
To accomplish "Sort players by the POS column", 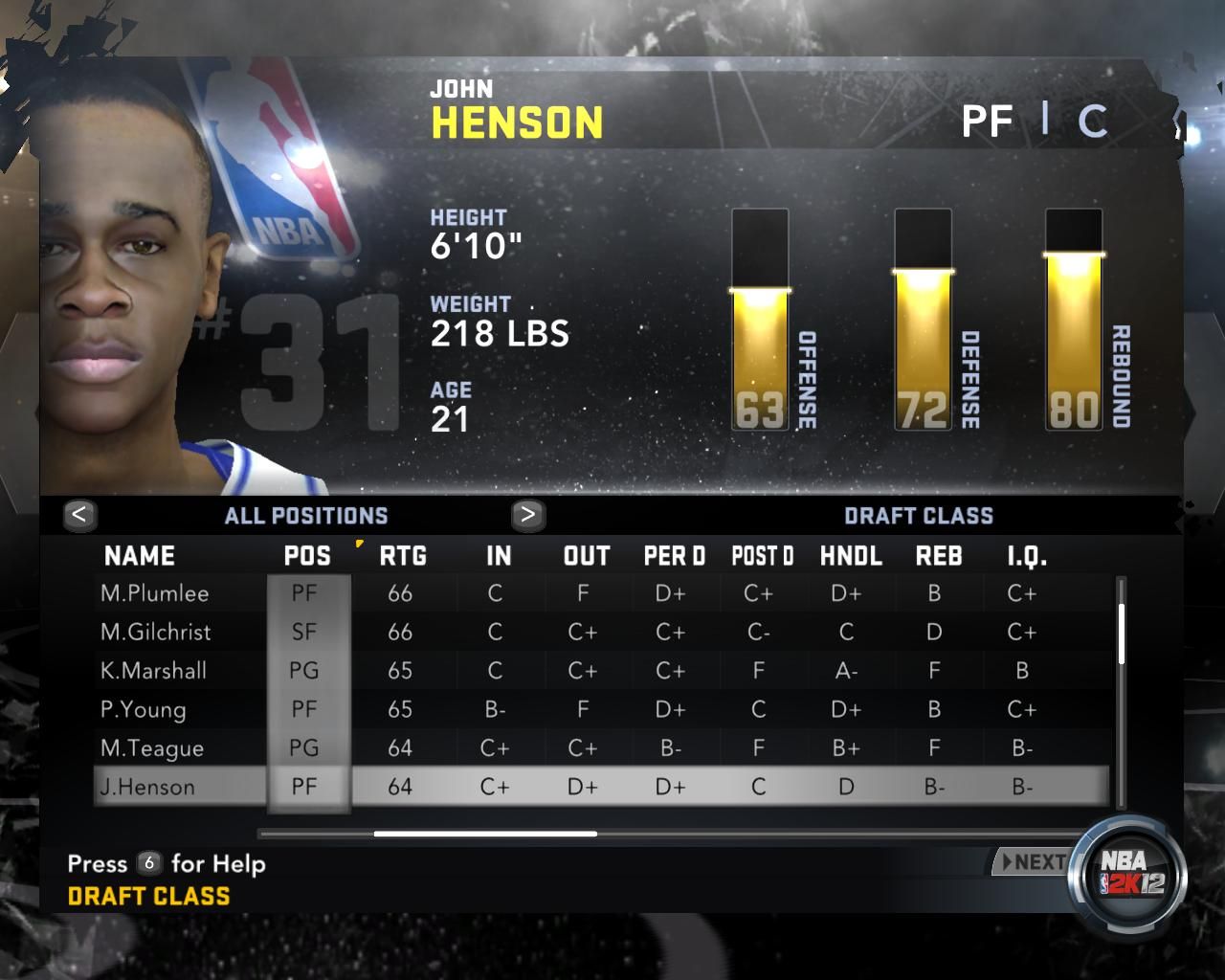I will [x=307, y=556].
